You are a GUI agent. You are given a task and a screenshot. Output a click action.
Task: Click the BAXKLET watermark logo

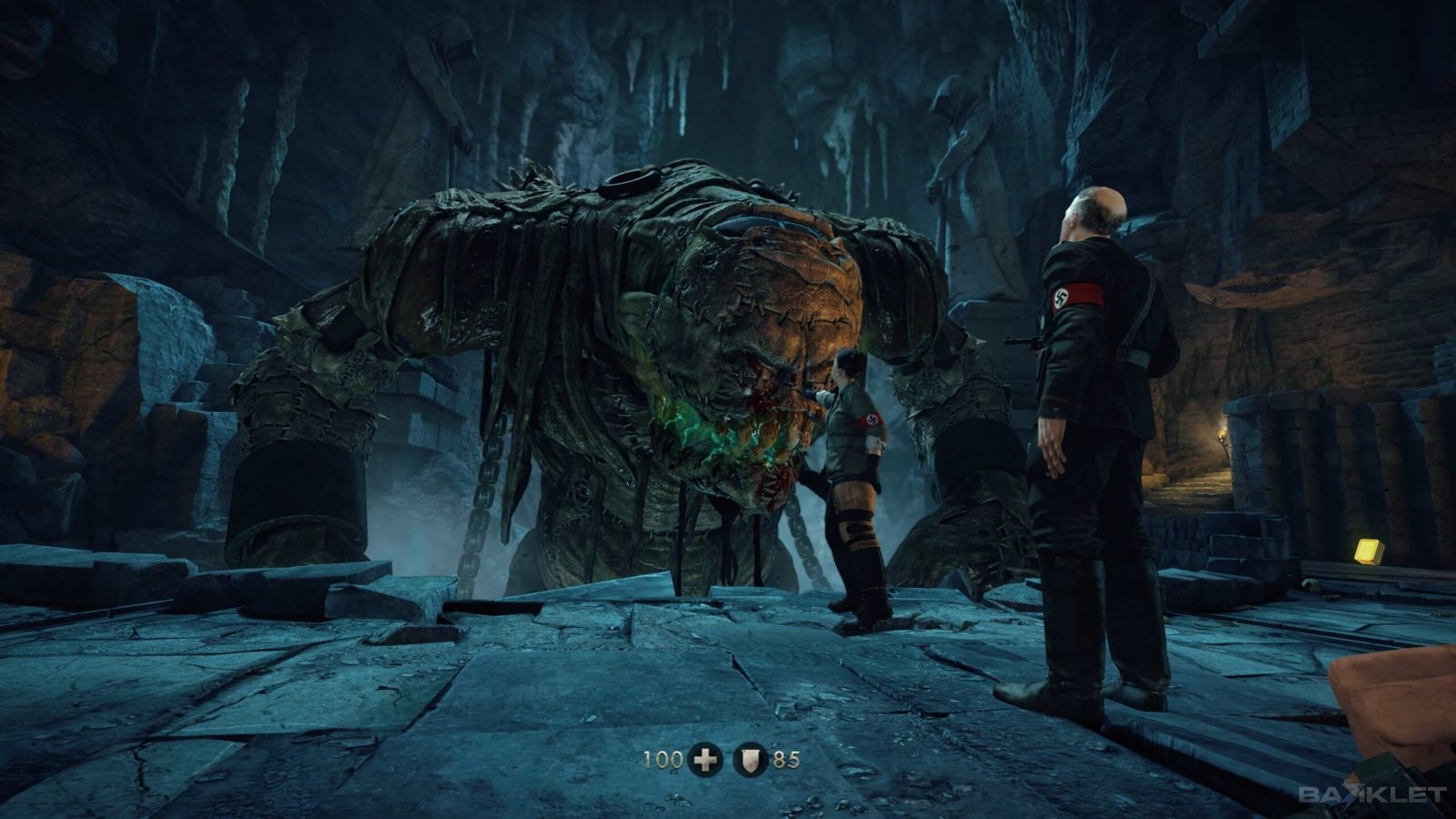[x=1371, y=794]
